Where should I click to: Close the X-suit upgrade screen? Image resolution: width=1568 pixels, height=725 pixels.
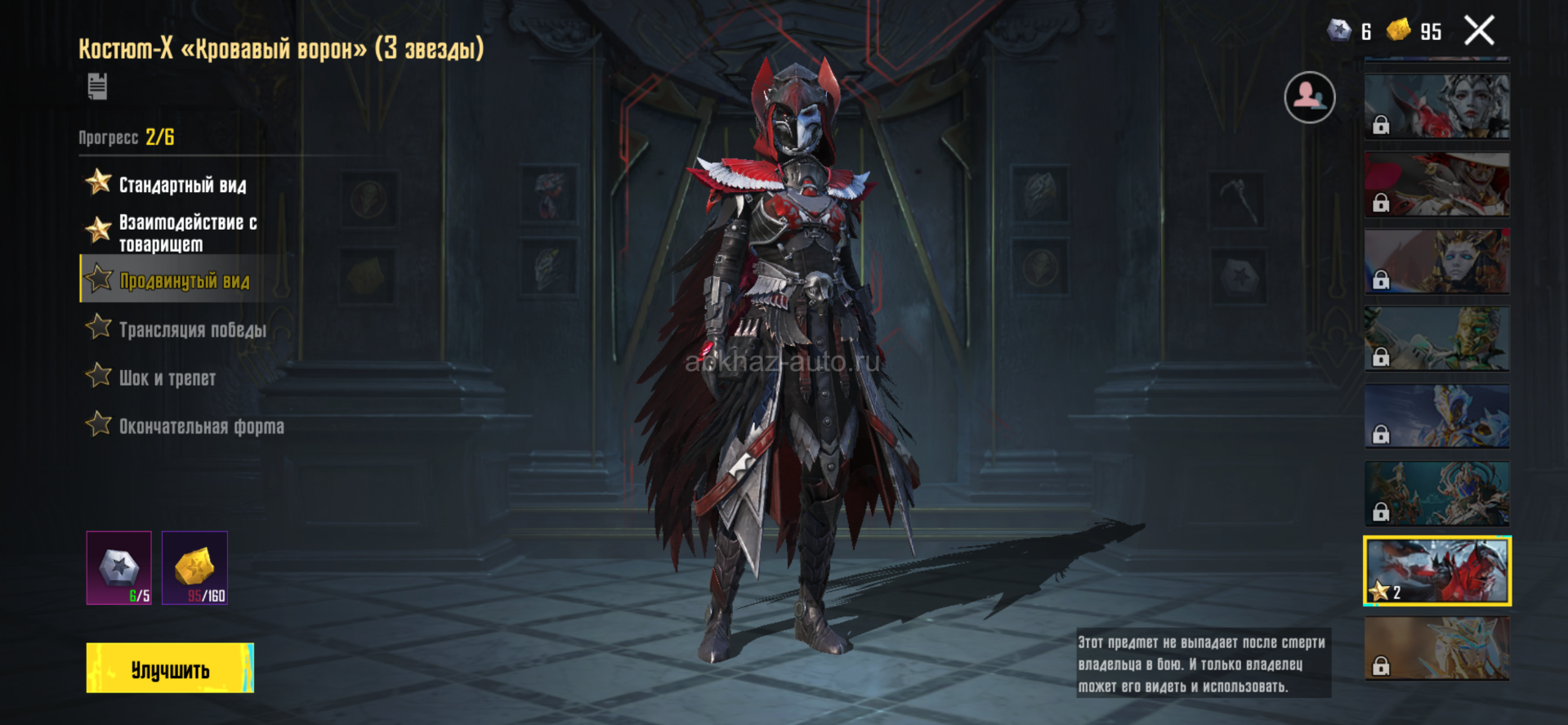pos(1479,31)
